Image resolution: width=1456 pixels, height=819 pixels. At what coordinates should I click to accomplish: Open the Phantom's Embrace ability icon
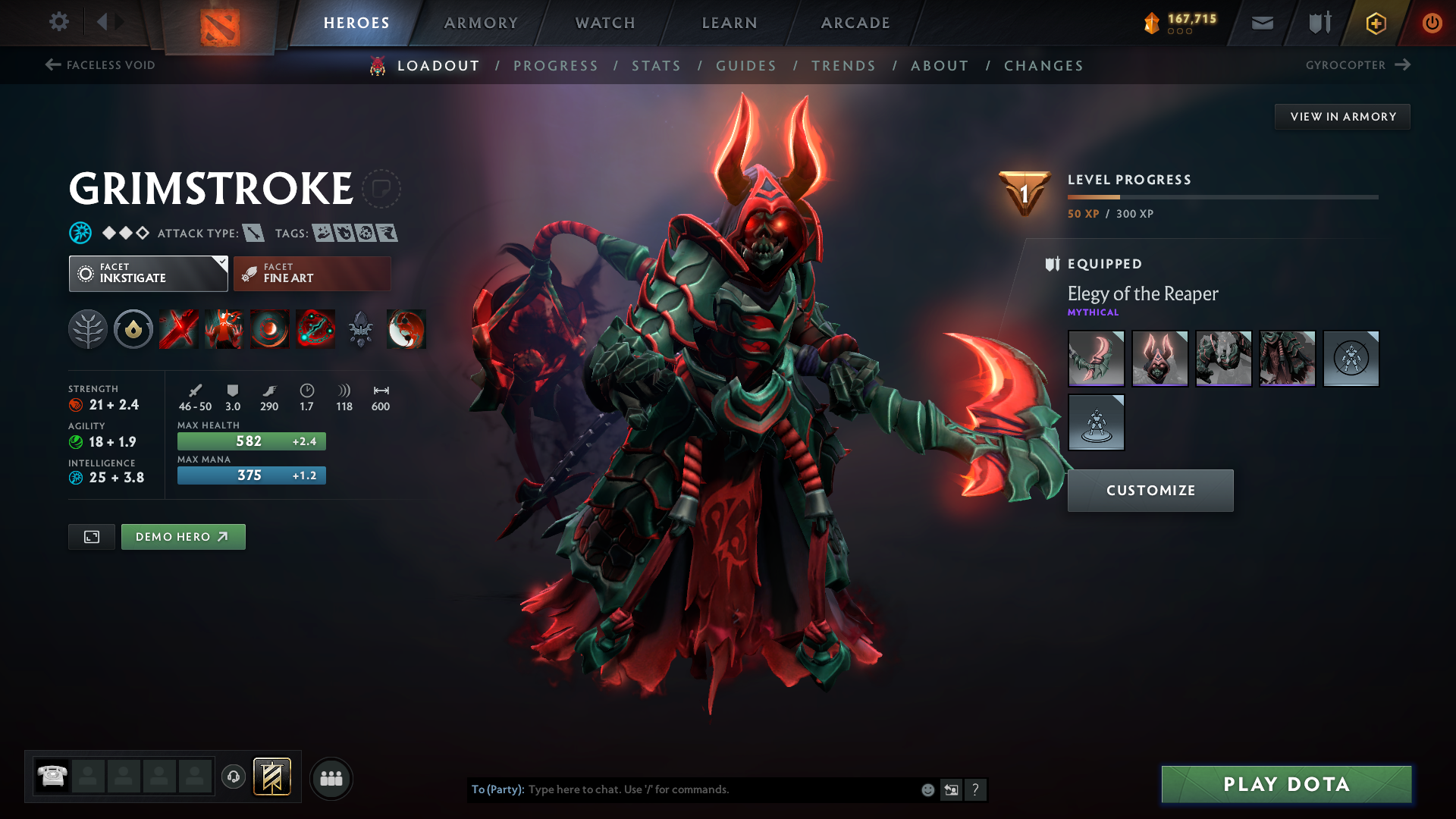click(x=224, y=329)
